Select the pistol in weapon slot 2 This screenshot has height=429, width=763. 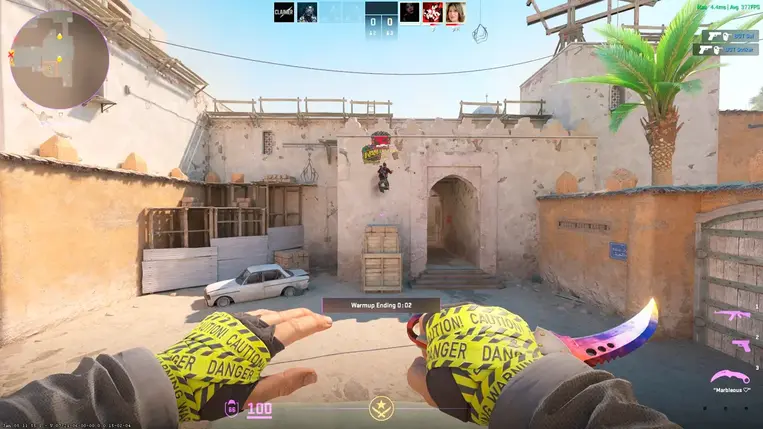pyautogui.click(x=740, y=345)
